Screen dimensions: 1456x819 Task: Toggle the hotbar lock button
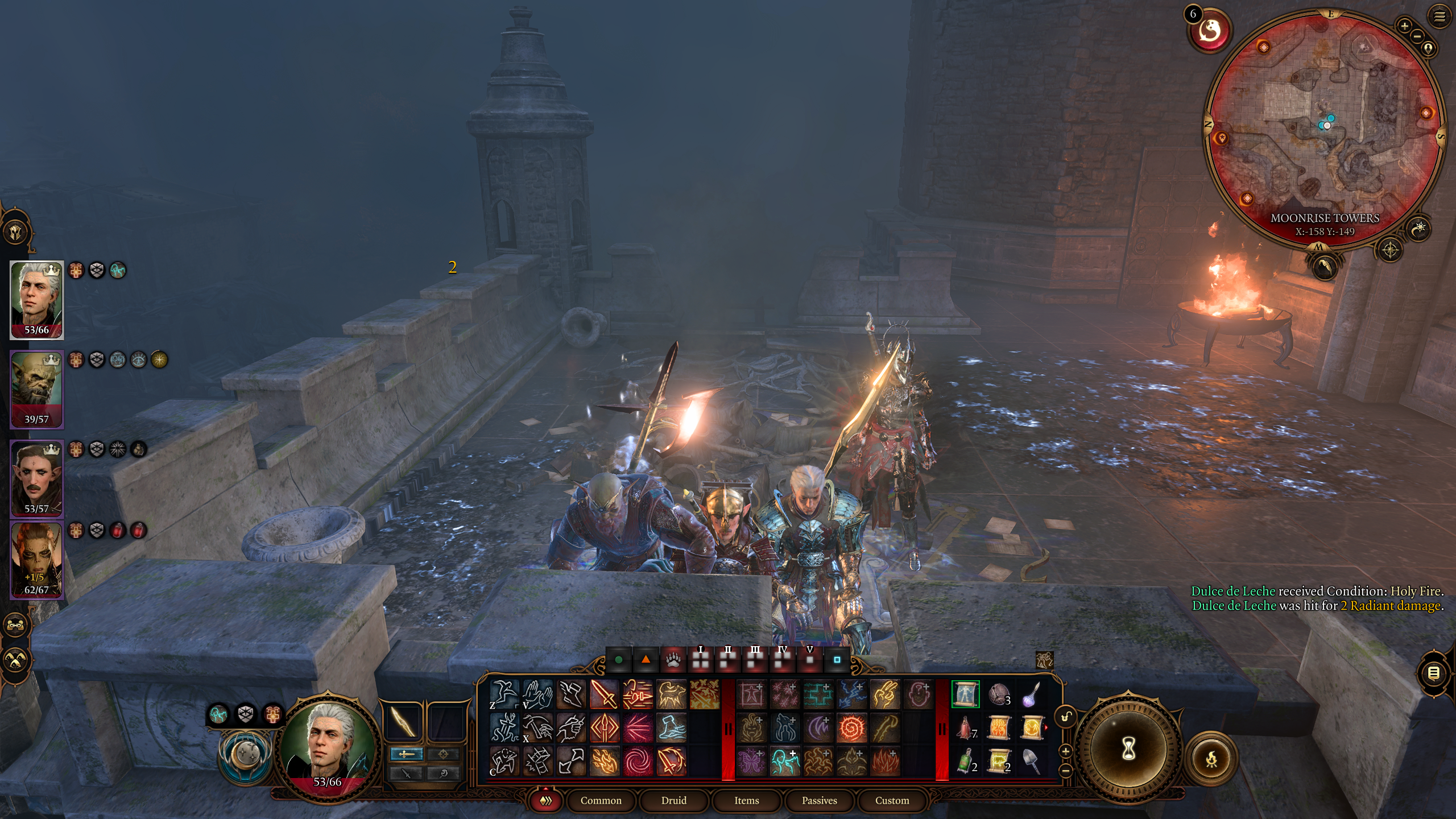tap(1066, 716)
